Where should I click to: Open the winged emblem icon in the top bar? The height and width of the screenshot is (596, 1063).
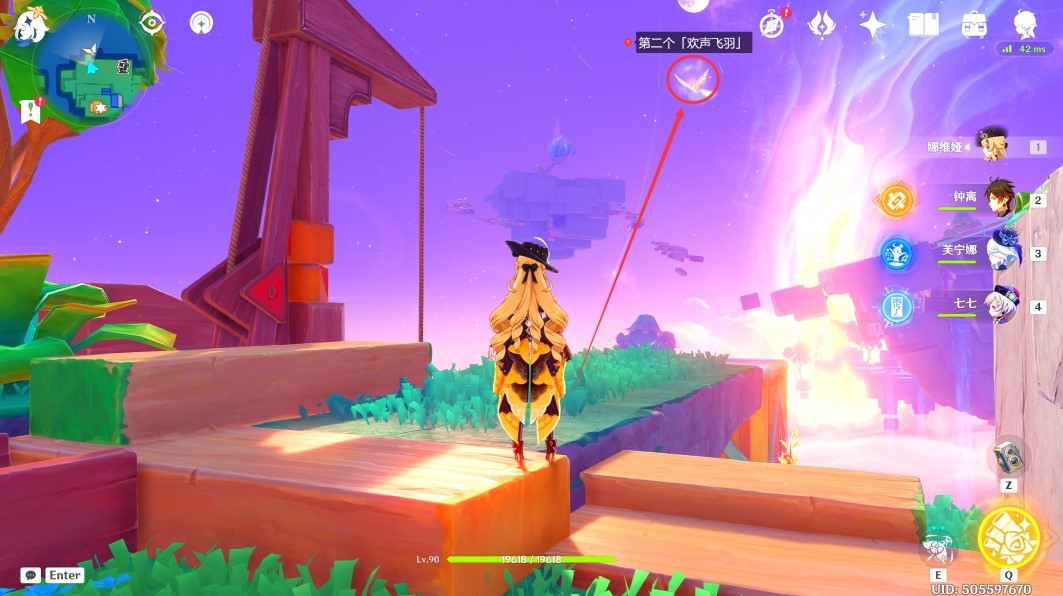click(x=822, y=24)
